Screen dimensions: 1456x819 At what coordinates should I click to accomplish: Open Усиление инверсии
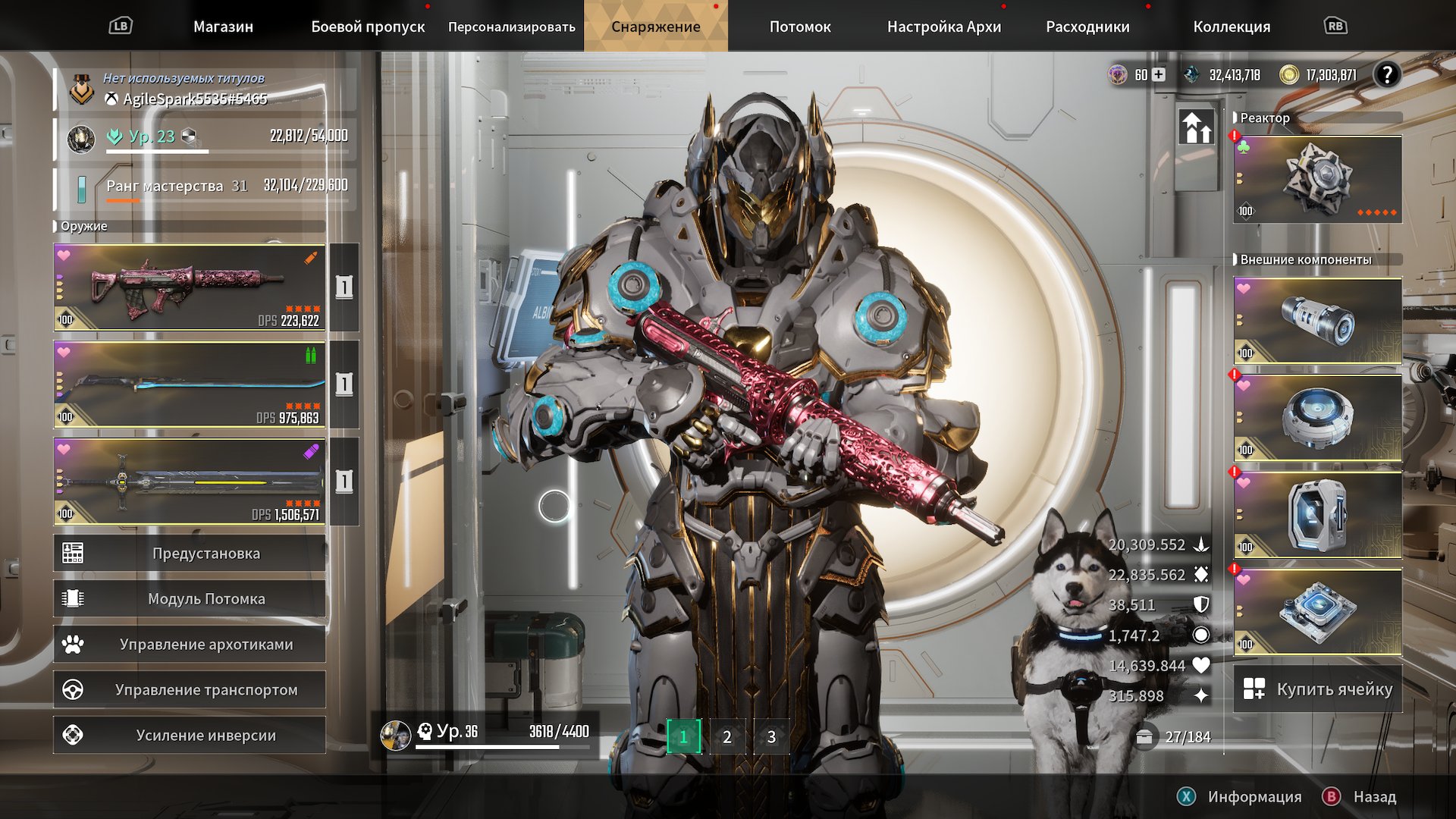[x=190, y=736]
